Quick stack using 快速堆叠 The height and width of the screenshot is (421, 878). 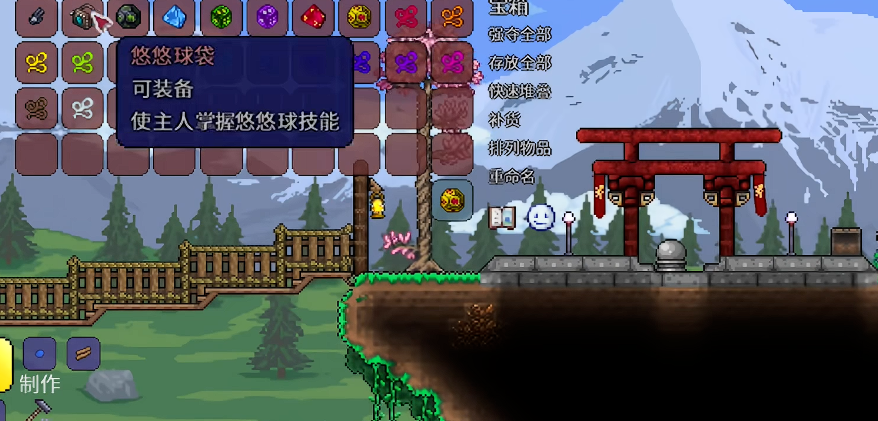pos(519,90)
